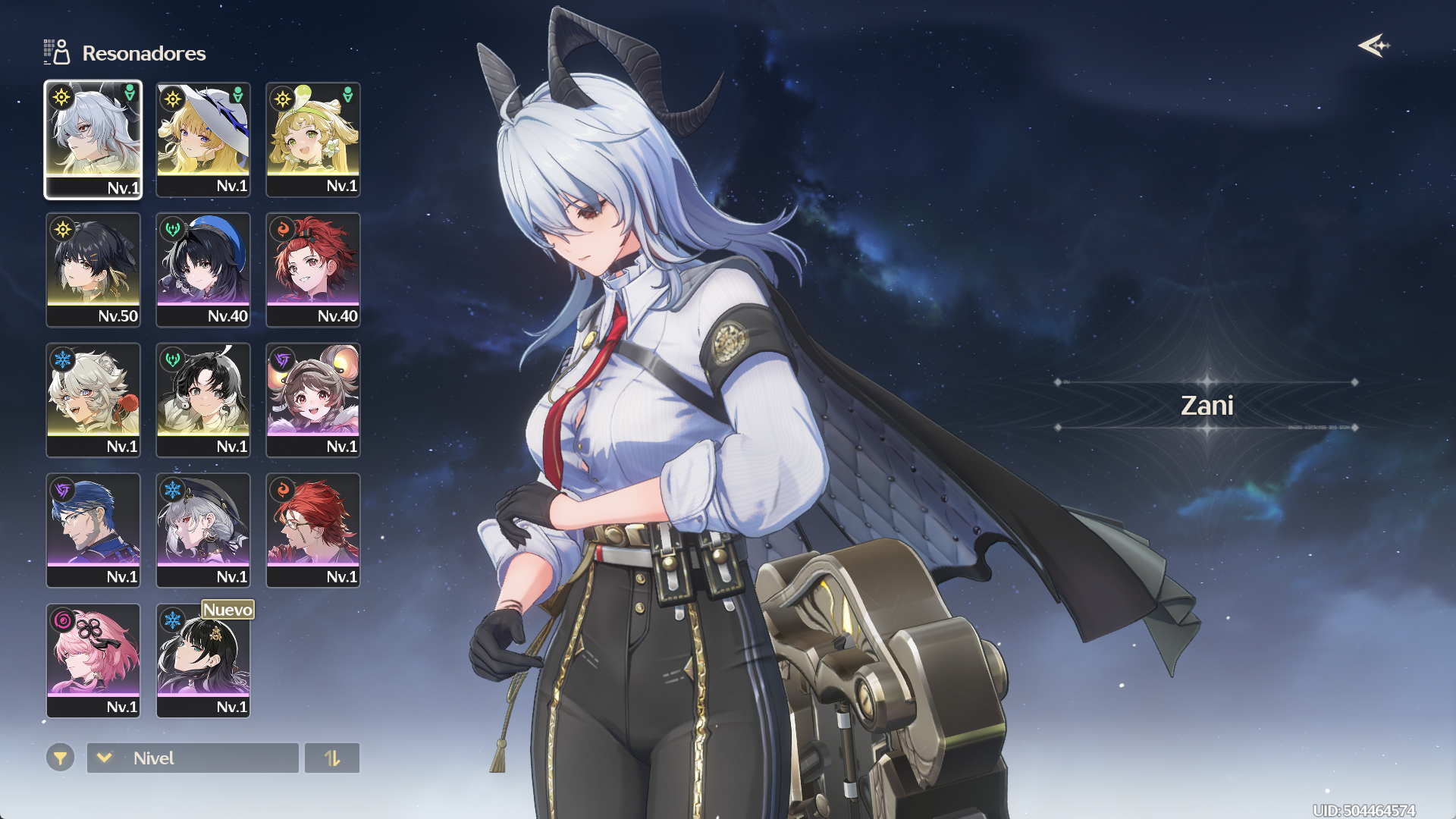Select the red-haired man with glasses
This screenshot has width=1456, height=819.
[x=313, y=531]
